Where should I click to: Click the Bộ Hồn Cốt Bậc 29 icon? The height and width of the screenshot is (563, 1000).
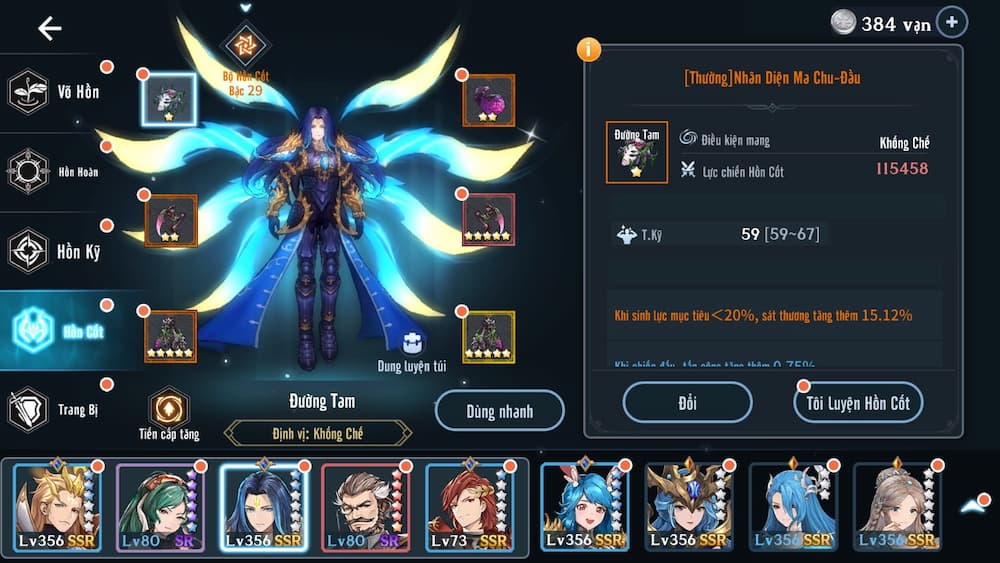245,44
